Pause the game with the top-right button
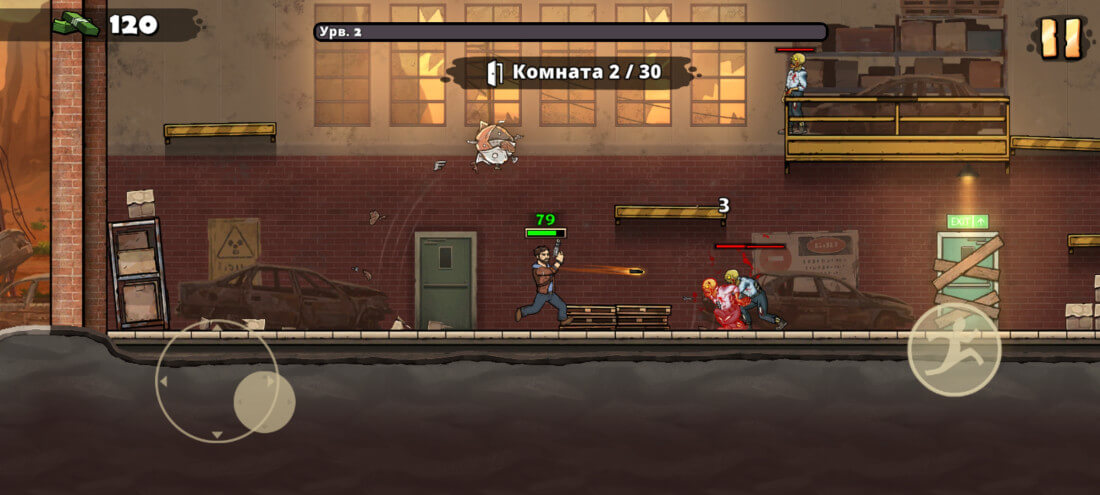1100x495 pixels. click(x=1060, y=38)
